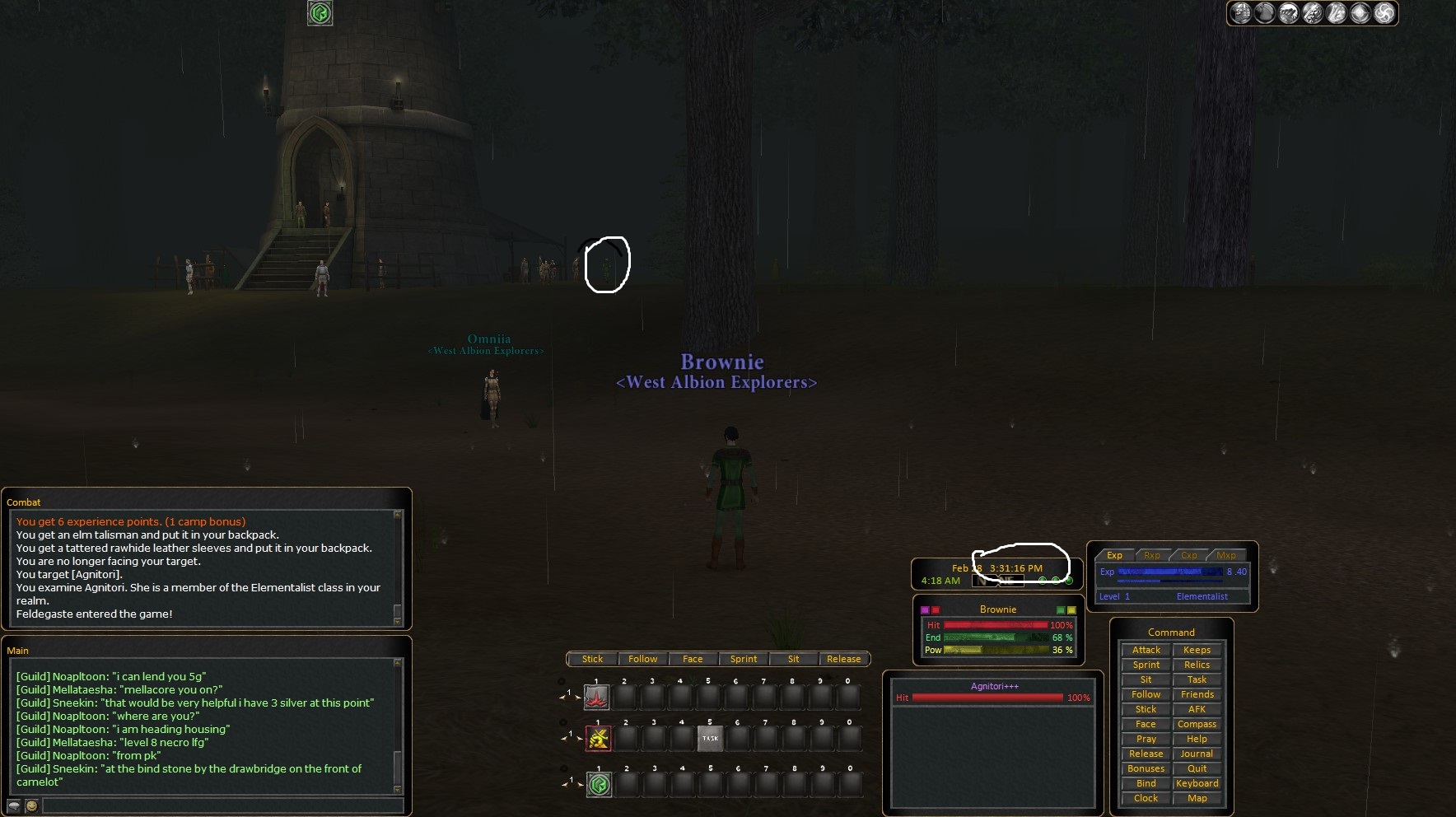Show the Map
This screenshot has height=817, width=1456.
tap(1197, 798)
